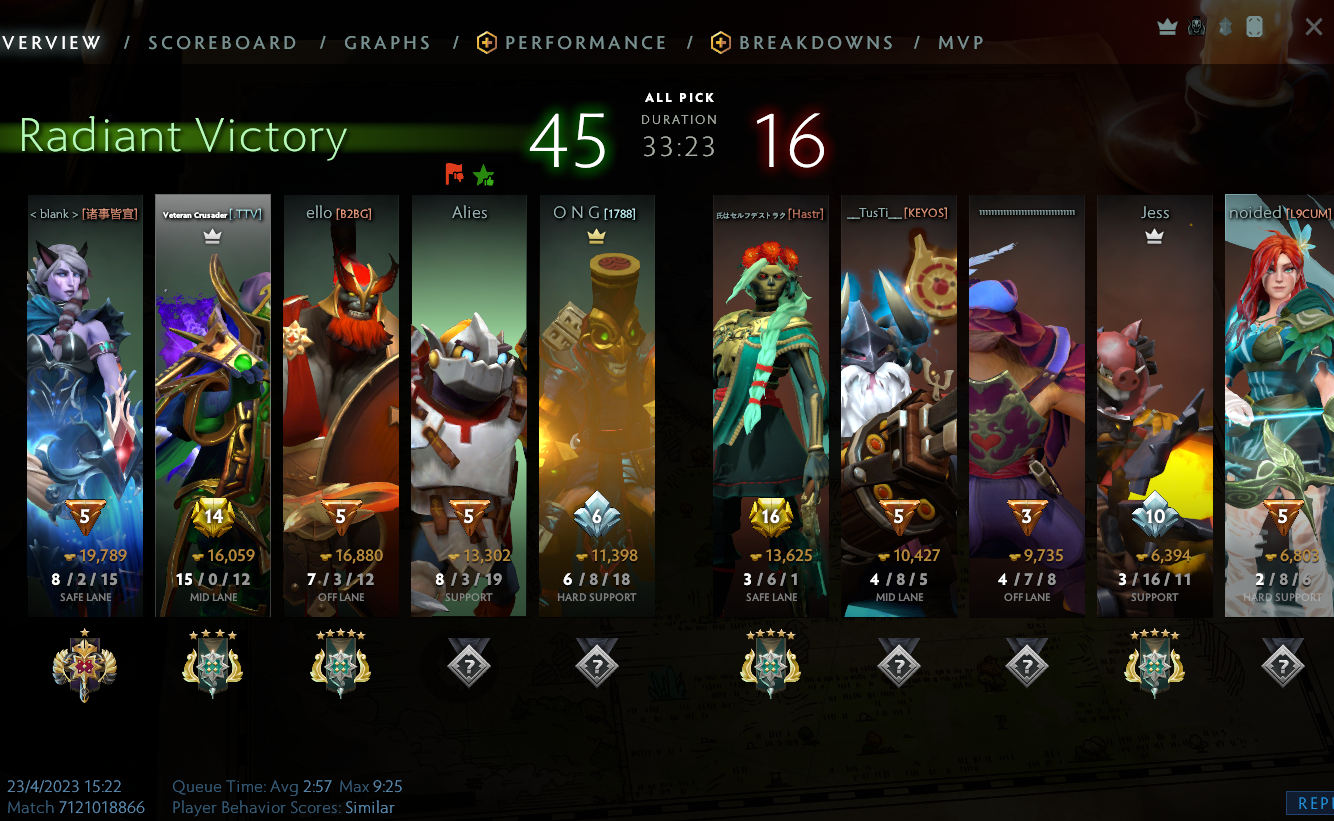Click the level 16 badge on Hastr's card
The width and height of the screenshot is (1334, 821).
770,516
